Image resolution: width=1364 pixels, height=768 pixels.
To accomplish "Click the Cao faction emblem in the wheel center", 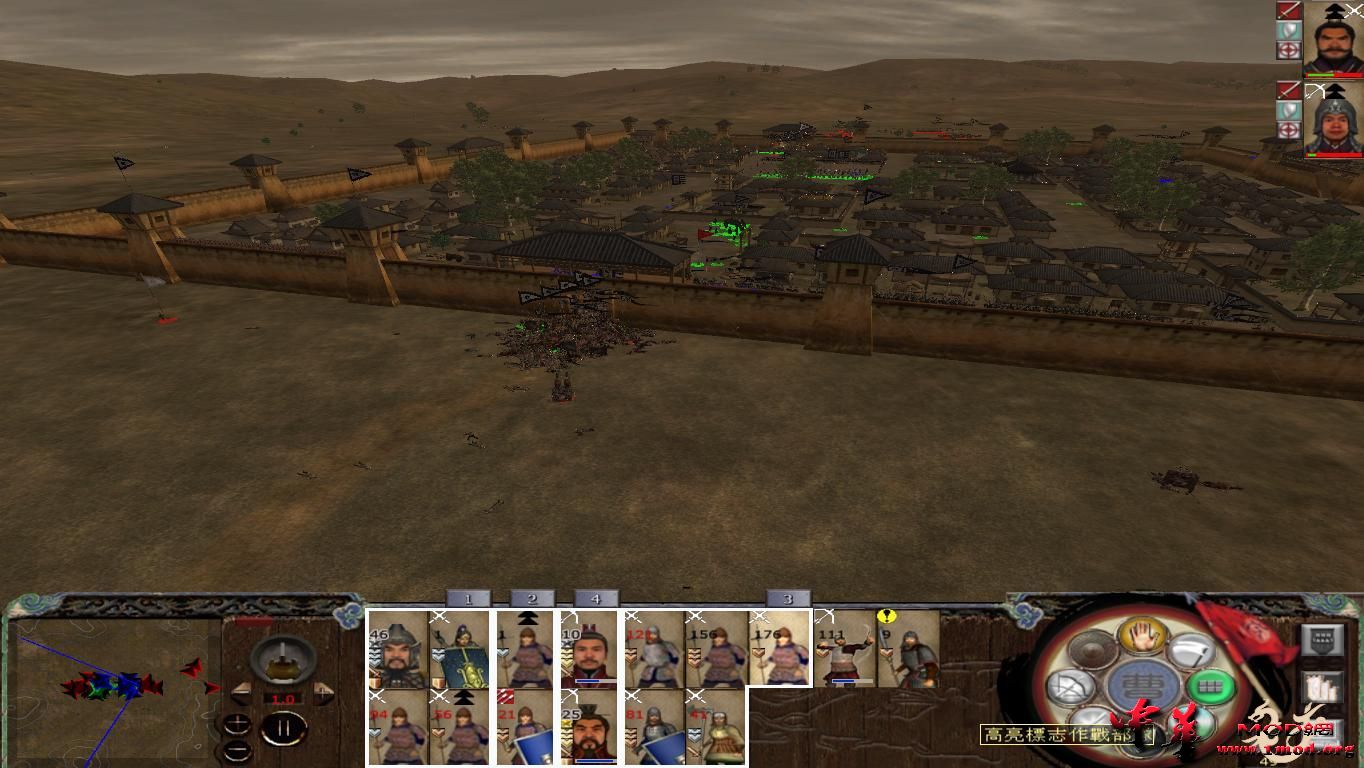I will point(1144,683).
